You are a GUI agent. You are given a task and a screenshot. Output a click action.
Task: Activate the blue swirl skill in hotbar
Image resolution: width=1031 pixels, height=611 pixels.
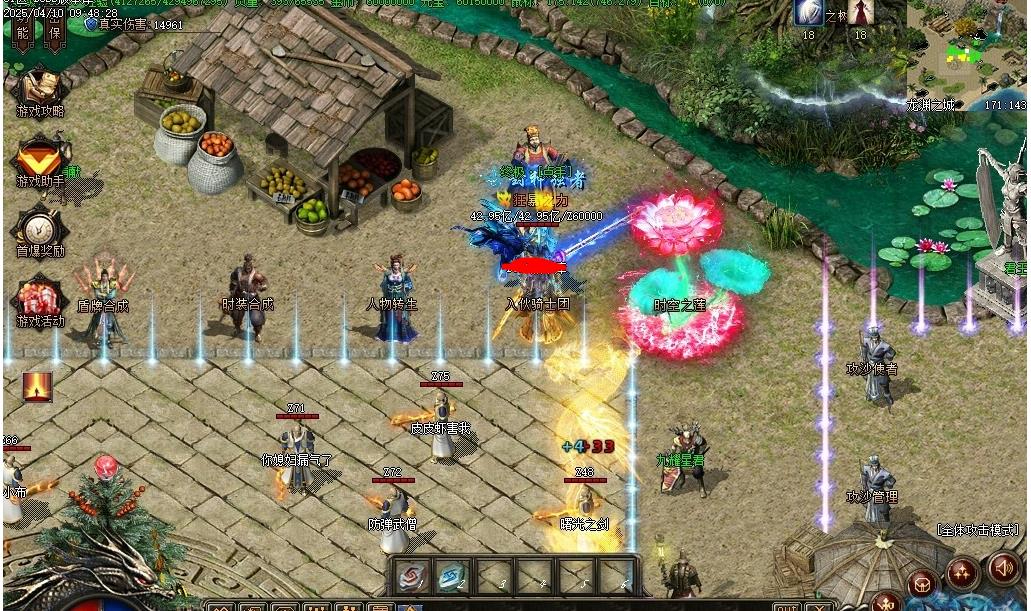[452, 575]
